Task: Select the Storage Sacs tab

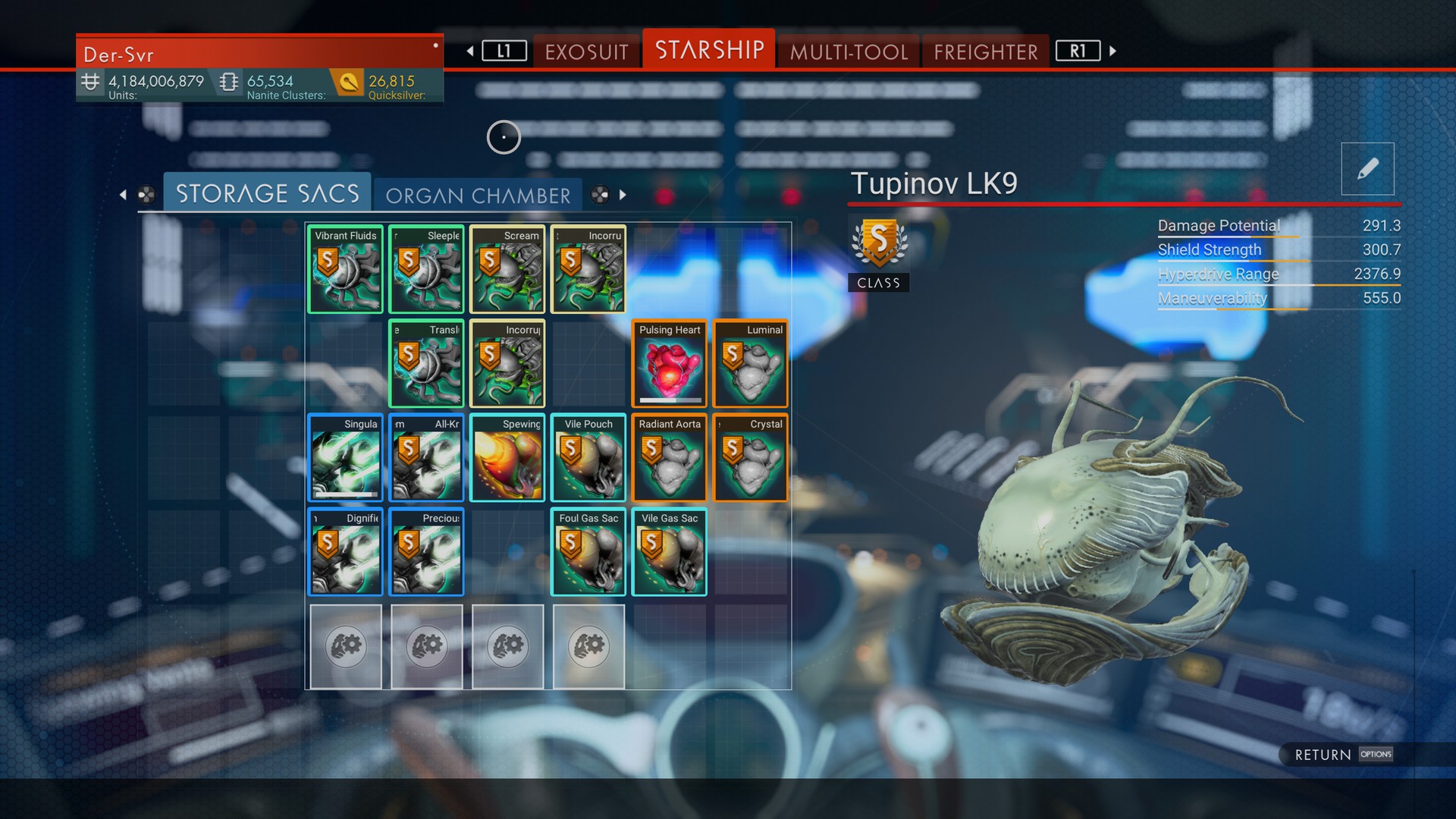Action: pos(267,193)
